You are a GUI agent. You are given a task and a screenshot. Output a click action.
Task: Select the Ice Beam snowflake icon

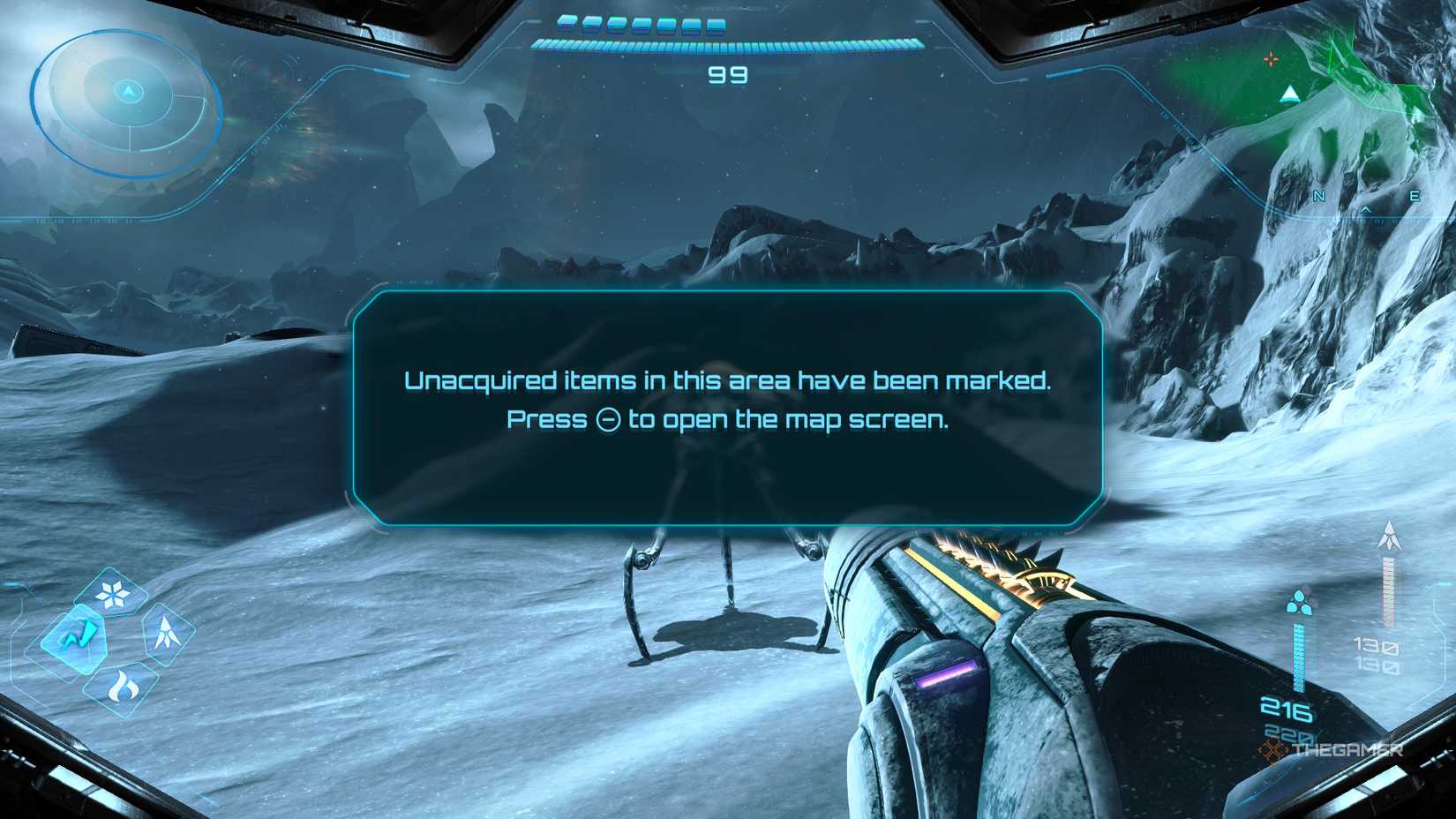(112, 592)
